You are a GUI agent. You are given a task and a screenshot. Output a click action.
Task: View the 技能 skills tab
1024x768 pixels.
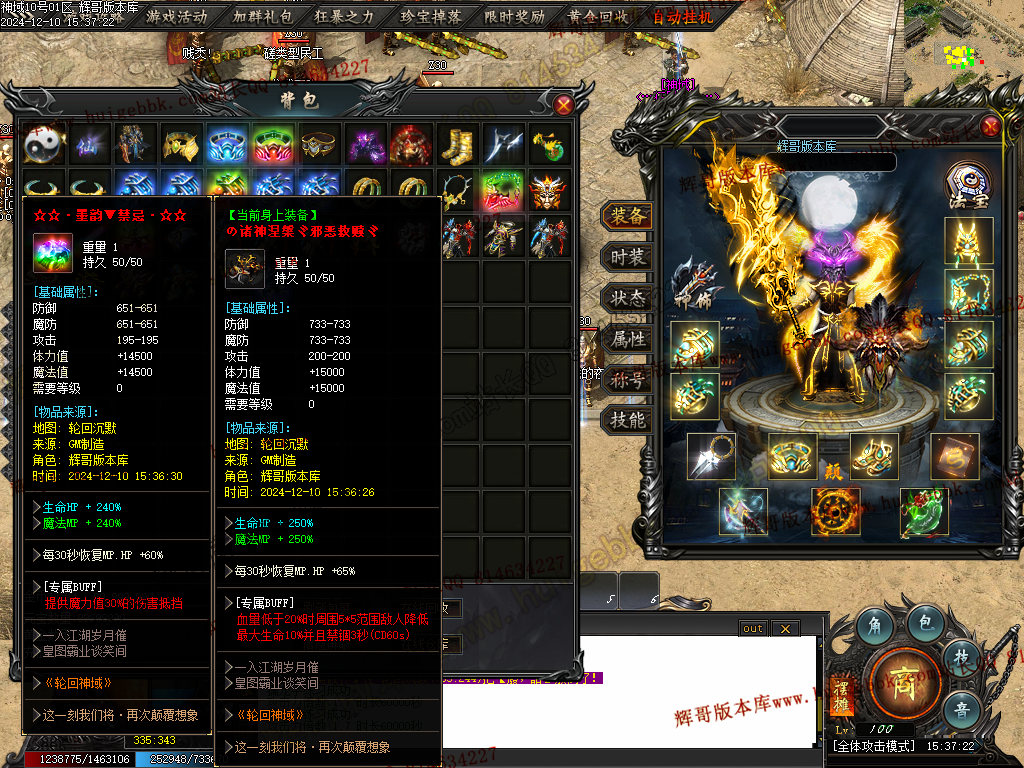pyautogui.click(x=627, y=420)
